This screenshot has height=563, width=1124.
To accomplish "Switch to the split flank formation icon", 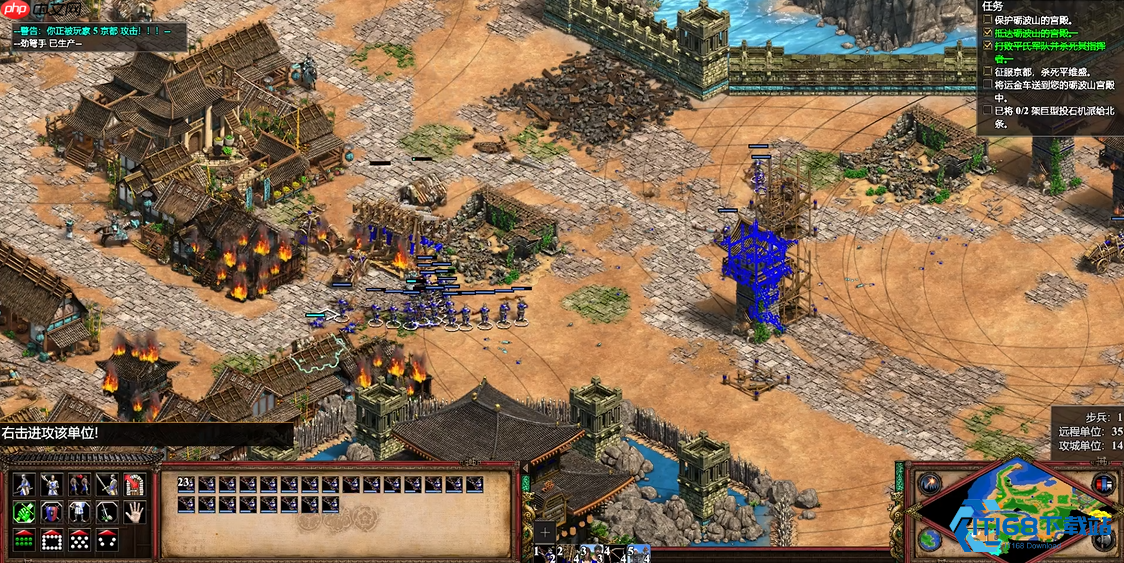I will coord(105,540).
